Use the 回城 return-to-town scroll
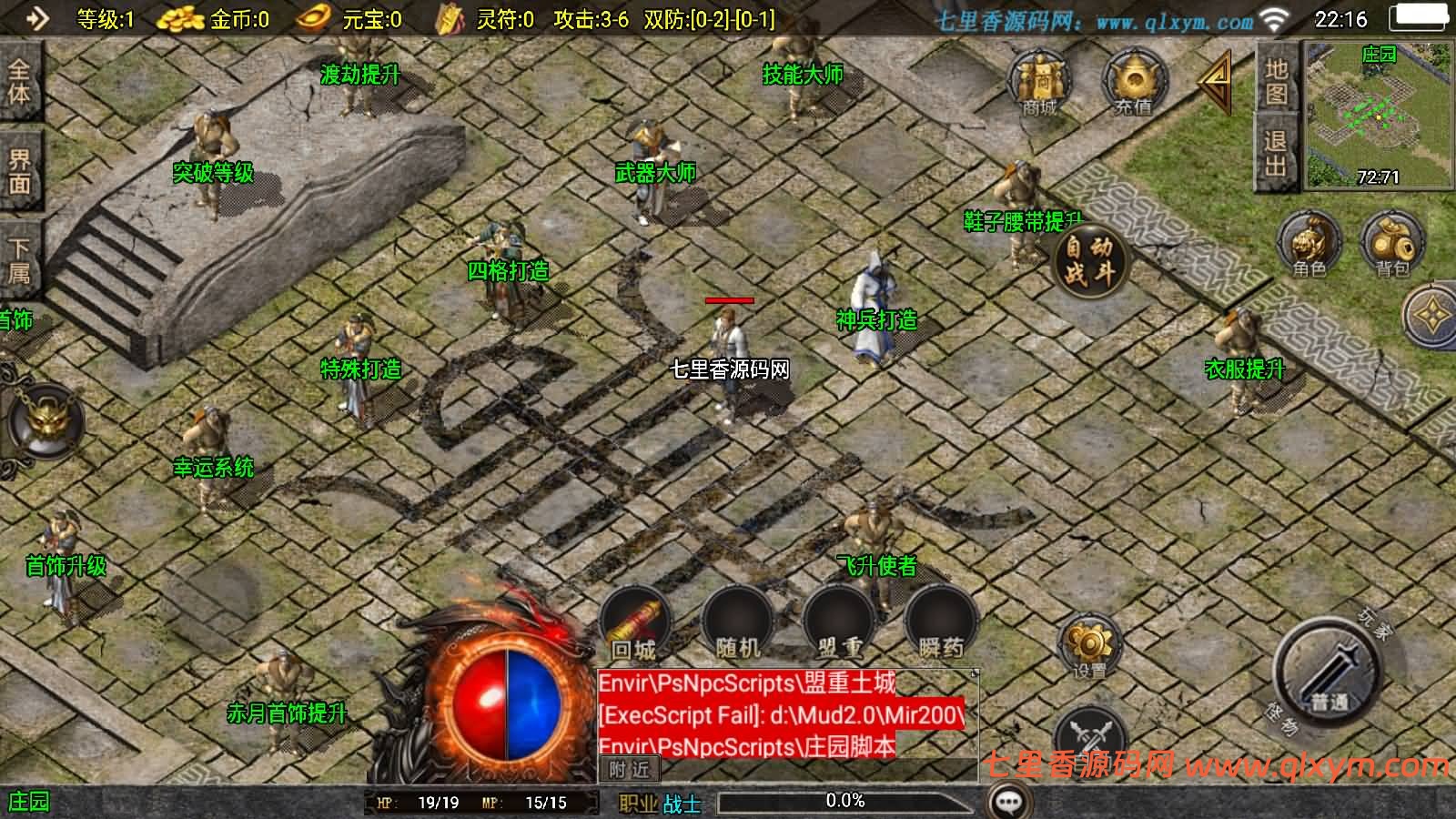1456x819 pixels. (x=634, y=623)
